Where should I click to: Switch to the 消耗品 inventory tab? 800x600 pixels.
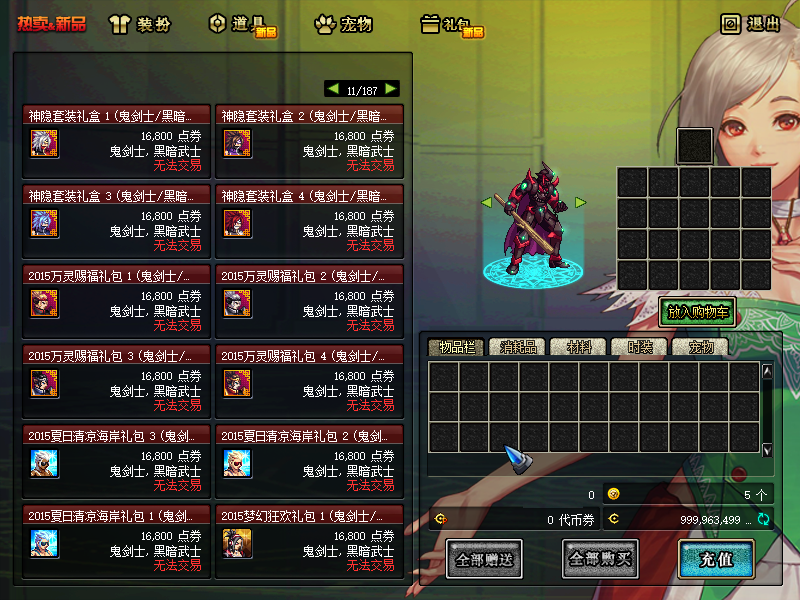point(518,347)
